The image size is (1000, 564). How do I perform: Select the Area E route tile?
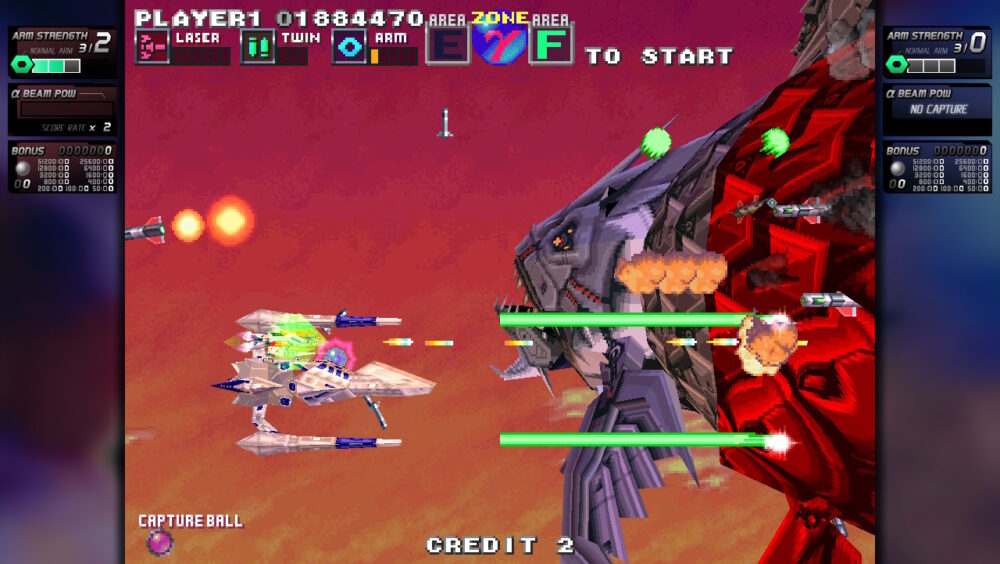[447, 45]
